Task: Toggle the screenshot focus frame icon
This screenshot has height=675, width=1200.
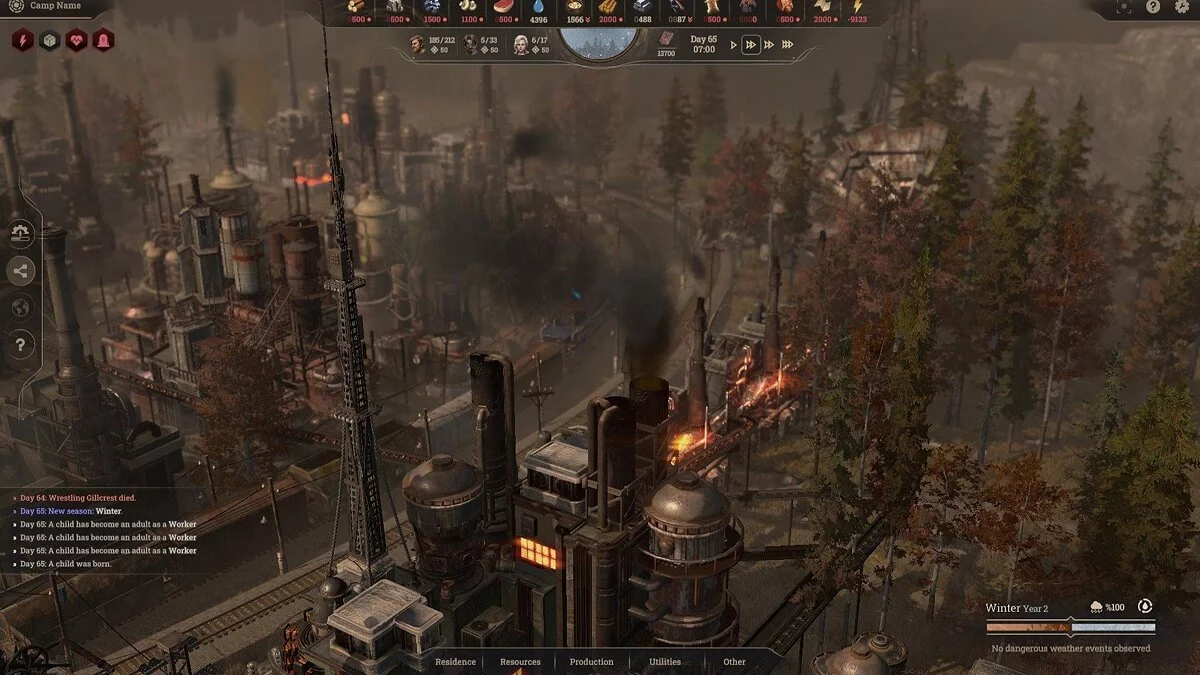Action: click(x=1126, y=7)
